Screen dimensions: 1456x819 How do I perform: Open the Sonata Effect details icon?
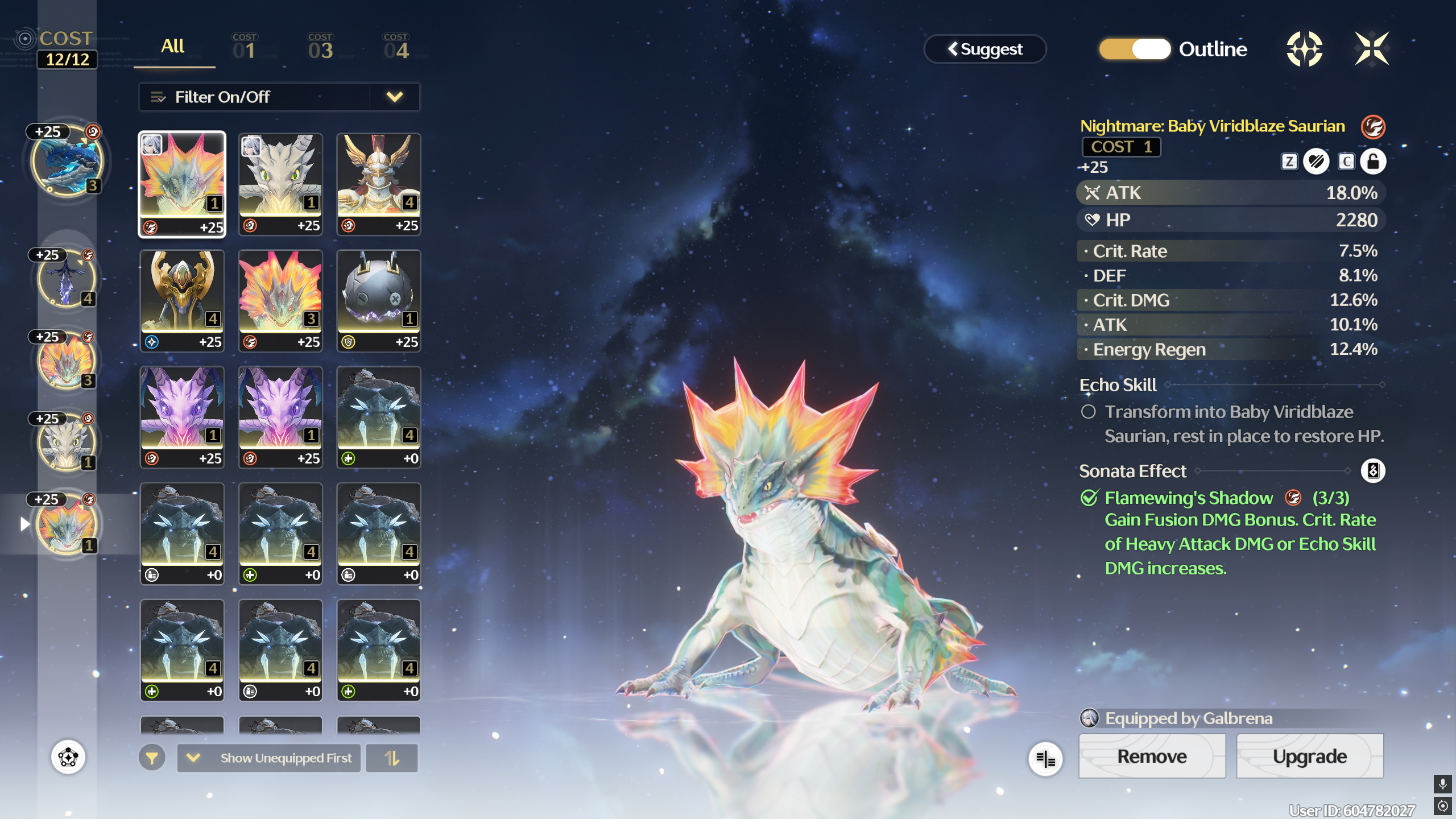pyautogui.click(x=1372, y=471)
